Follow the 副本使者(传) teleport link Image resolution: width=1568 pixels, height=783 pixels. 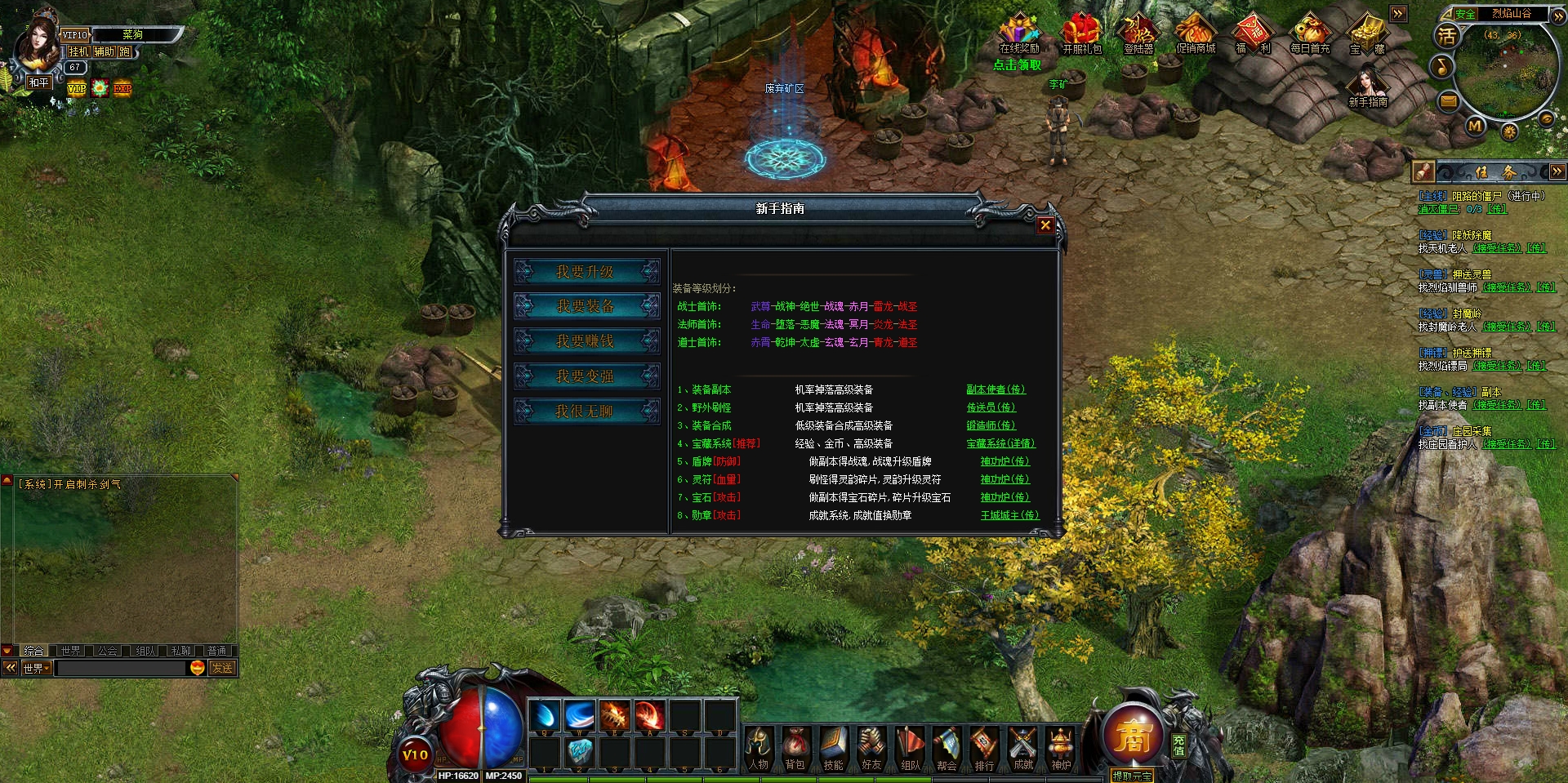point(996,389)
